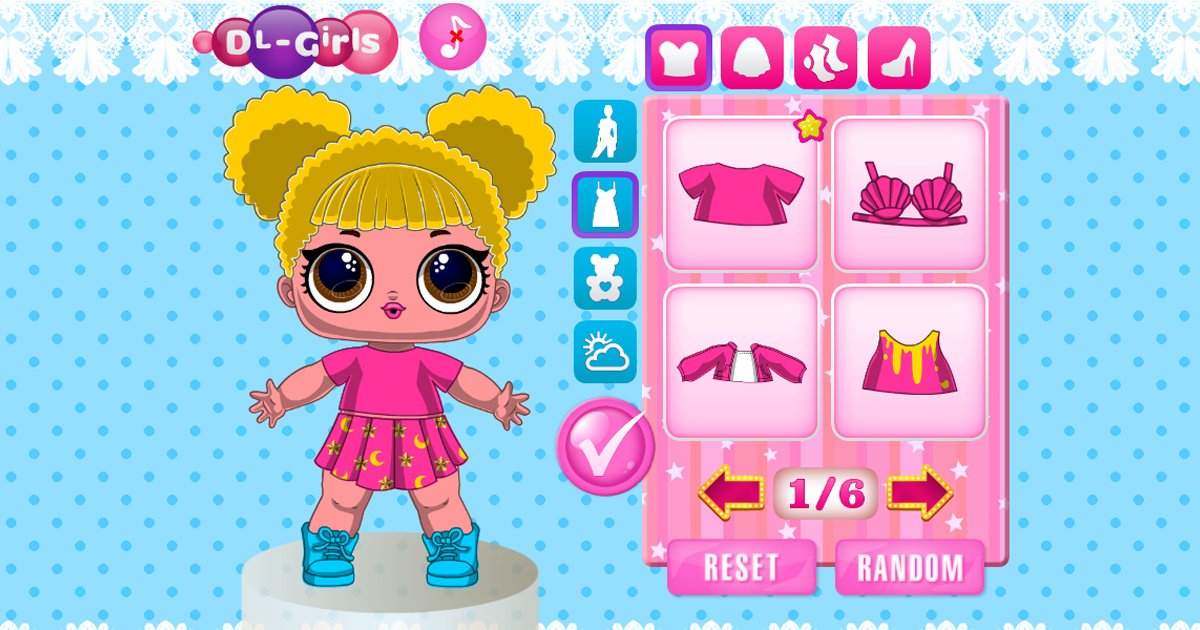
Task: Go to next page with right arrow
Action: coord(920,493)
